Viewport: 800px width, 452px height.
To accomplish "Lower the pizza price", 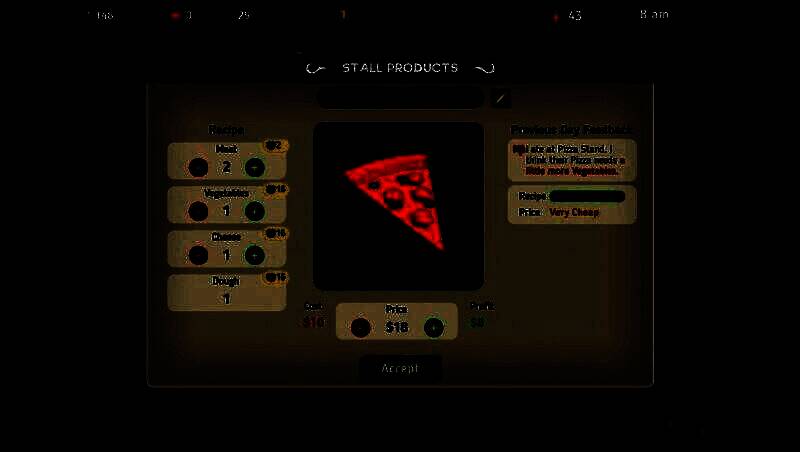I will coord(361,327).
